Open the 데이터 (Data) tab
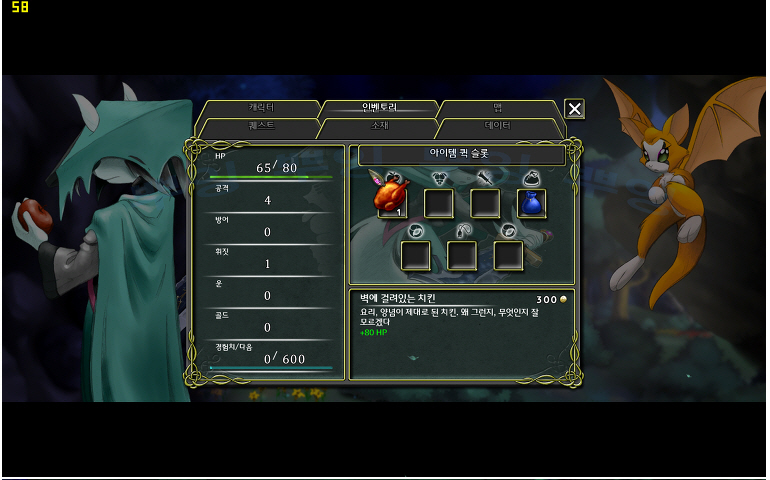 497,127
